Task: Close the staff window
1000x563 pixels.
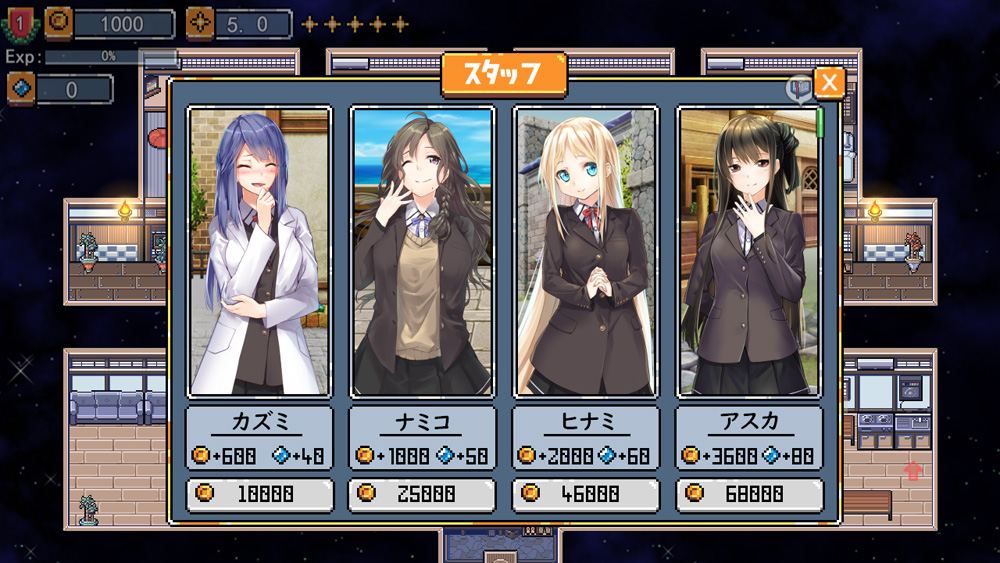Action: click(829, 83)
